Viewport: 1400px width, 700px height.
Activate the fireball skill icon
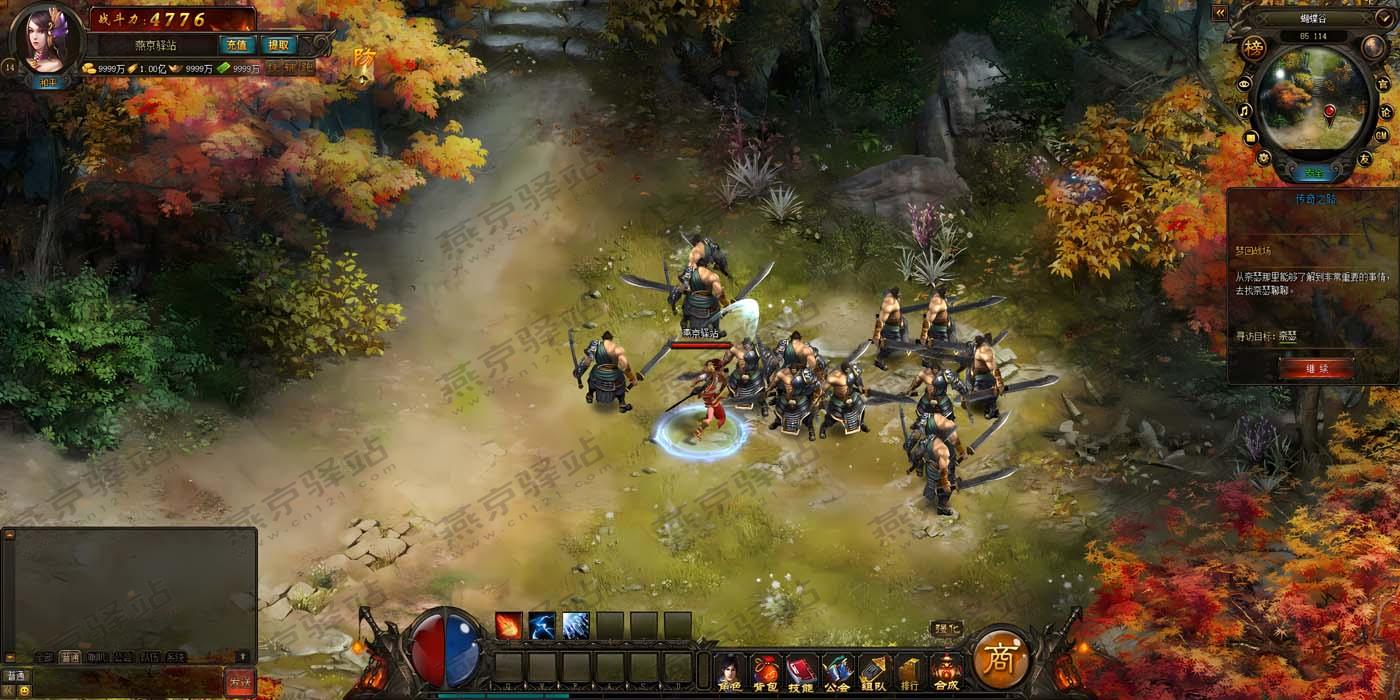(x=509, y=626)
